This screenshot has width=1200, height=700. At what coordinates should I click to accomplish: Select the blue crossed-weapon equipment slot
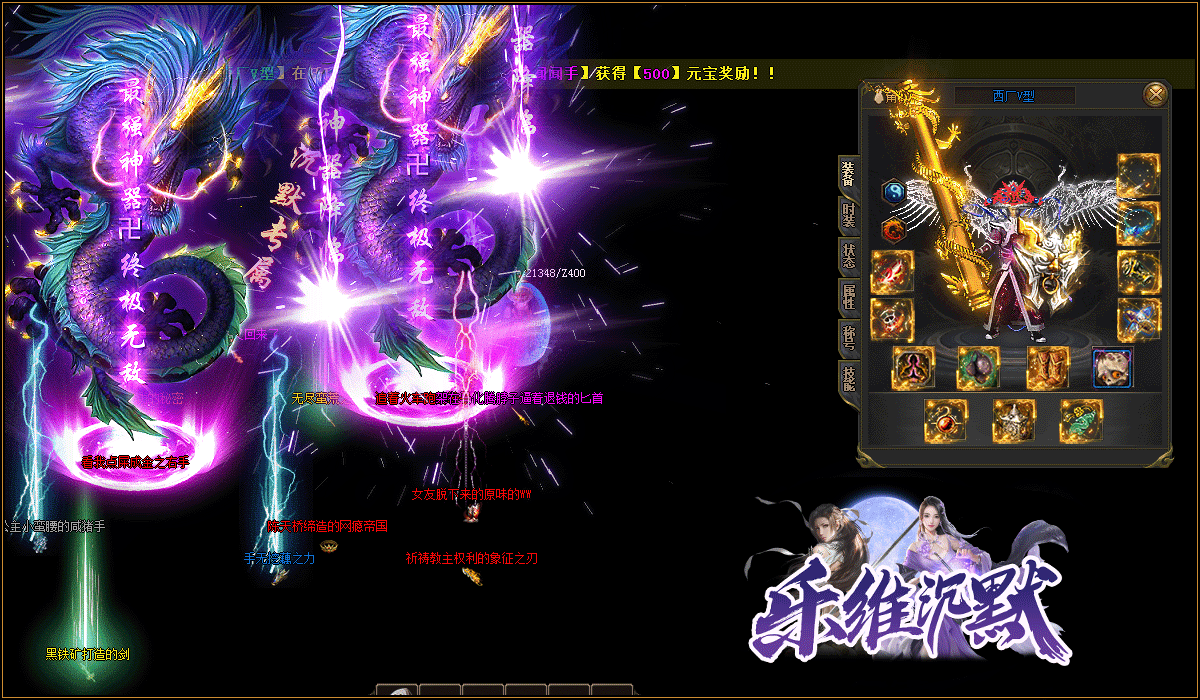coord(1138,320)
